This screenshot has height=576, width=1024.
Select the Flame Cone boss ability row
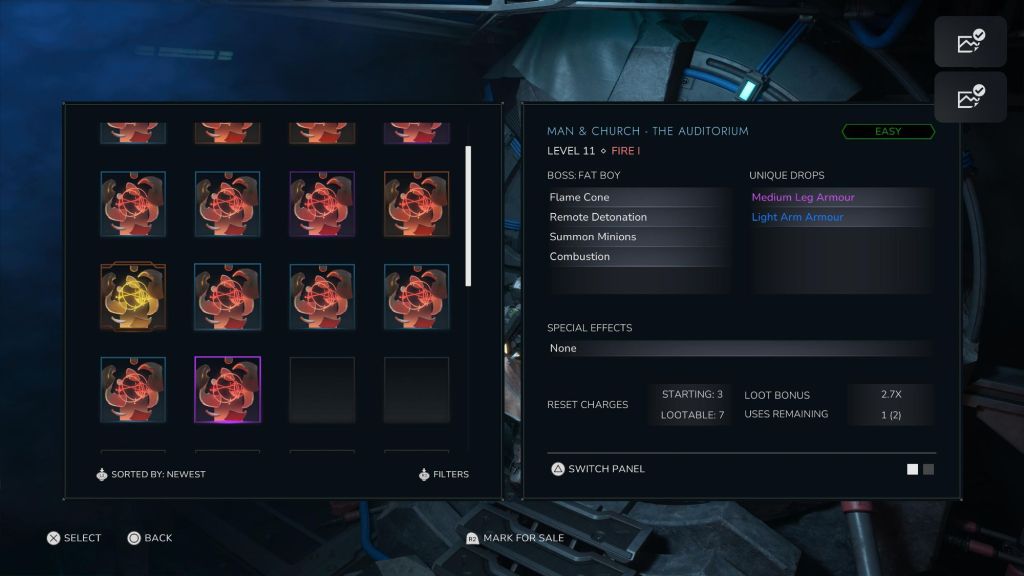pos(639,198)
